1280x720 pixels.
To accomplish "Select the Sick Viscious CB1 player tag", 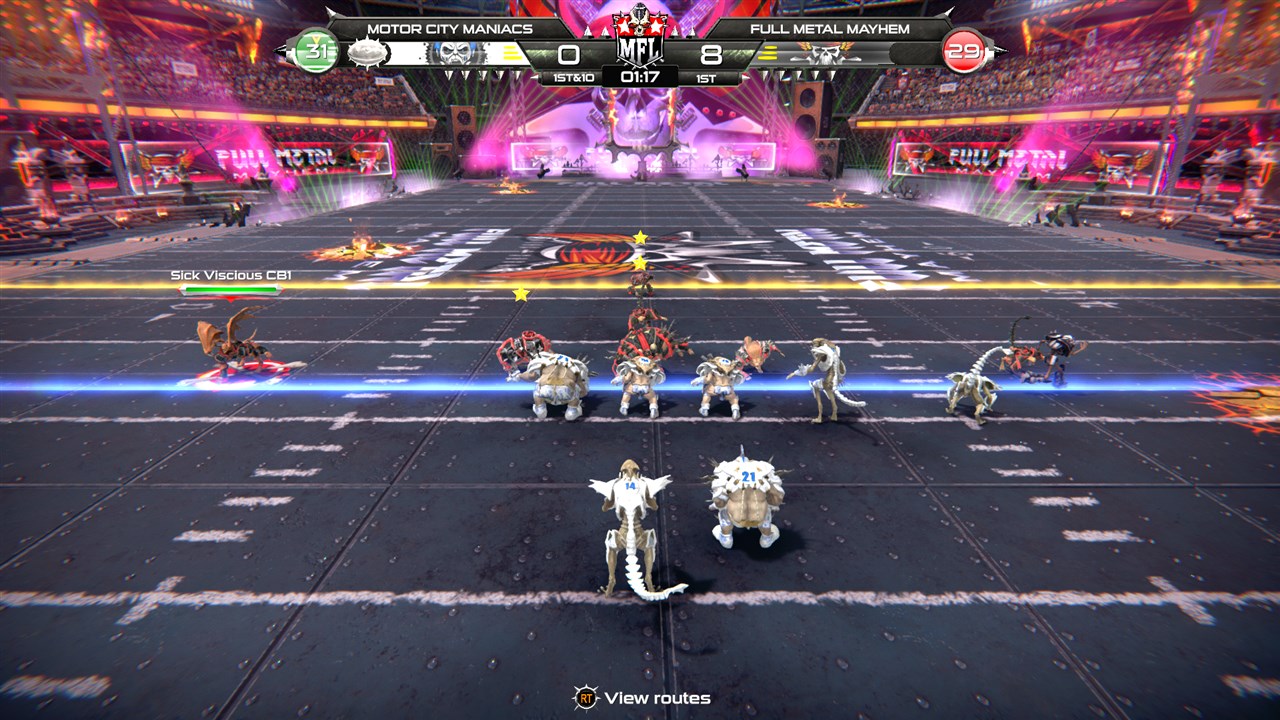I will [x=231, y=275].
